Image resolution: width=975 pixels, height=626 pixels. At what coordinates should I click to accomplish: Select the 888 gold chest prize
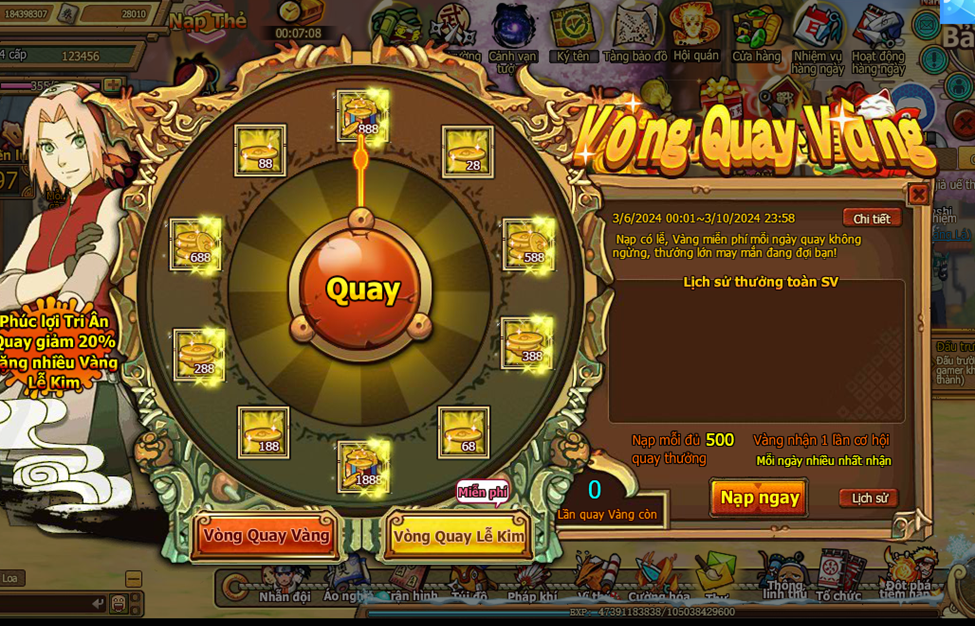[361, 115]
